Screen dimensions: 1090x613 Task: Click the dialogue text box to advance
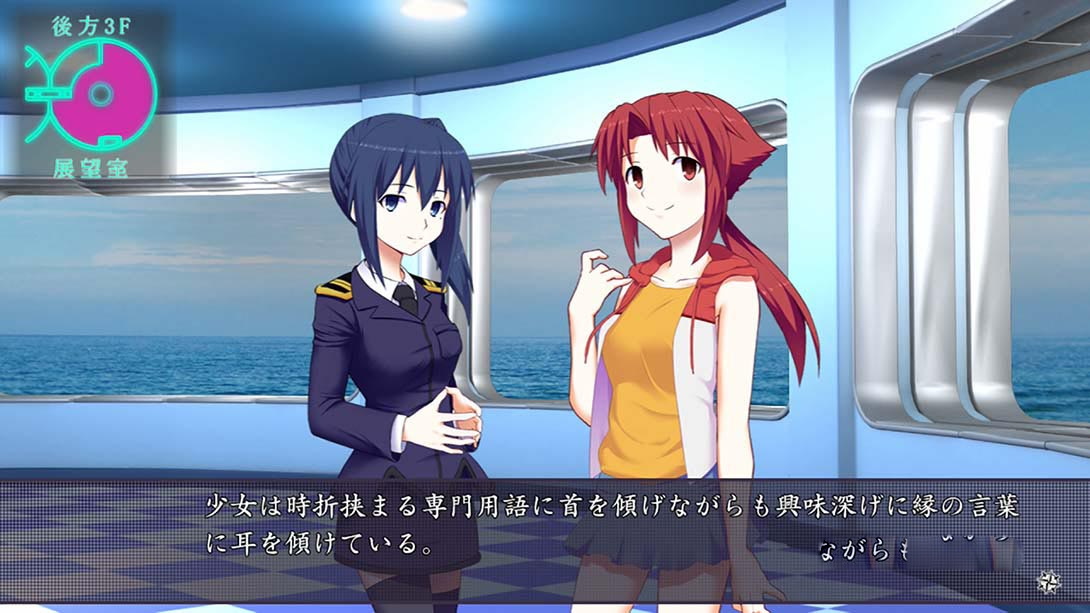pos(610,525)
